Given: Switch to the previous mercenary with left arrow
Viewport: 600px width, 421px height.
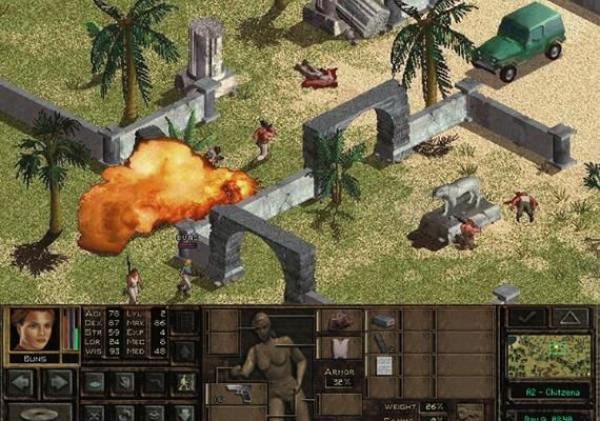Looking at the screenshot, I should point(21,382).
